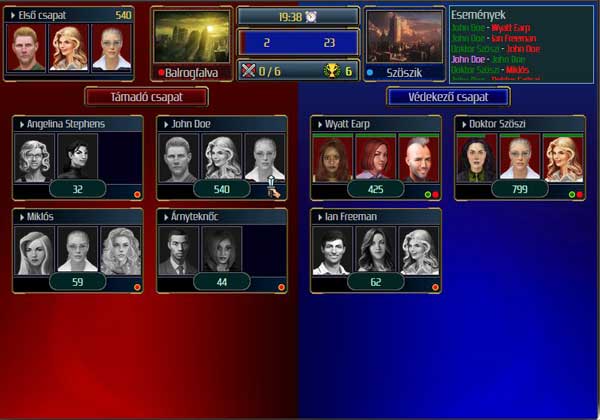The height and width of the screenshot is (420, 600).
Task: Open the Árnyteknőc squad panel
Action: coord(222,251)
